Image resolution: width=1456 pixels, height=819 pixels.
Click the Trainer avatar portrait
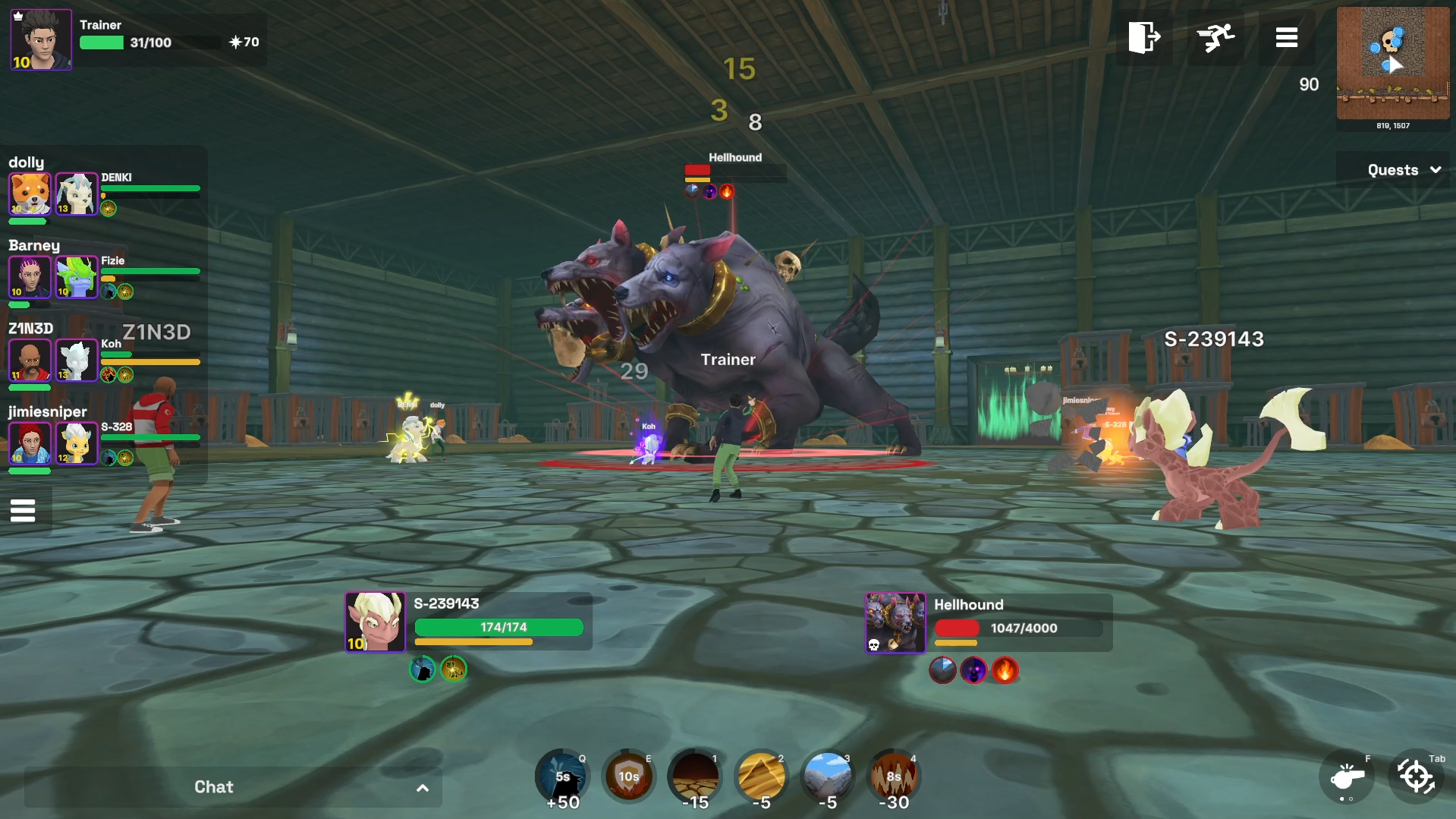41,39
